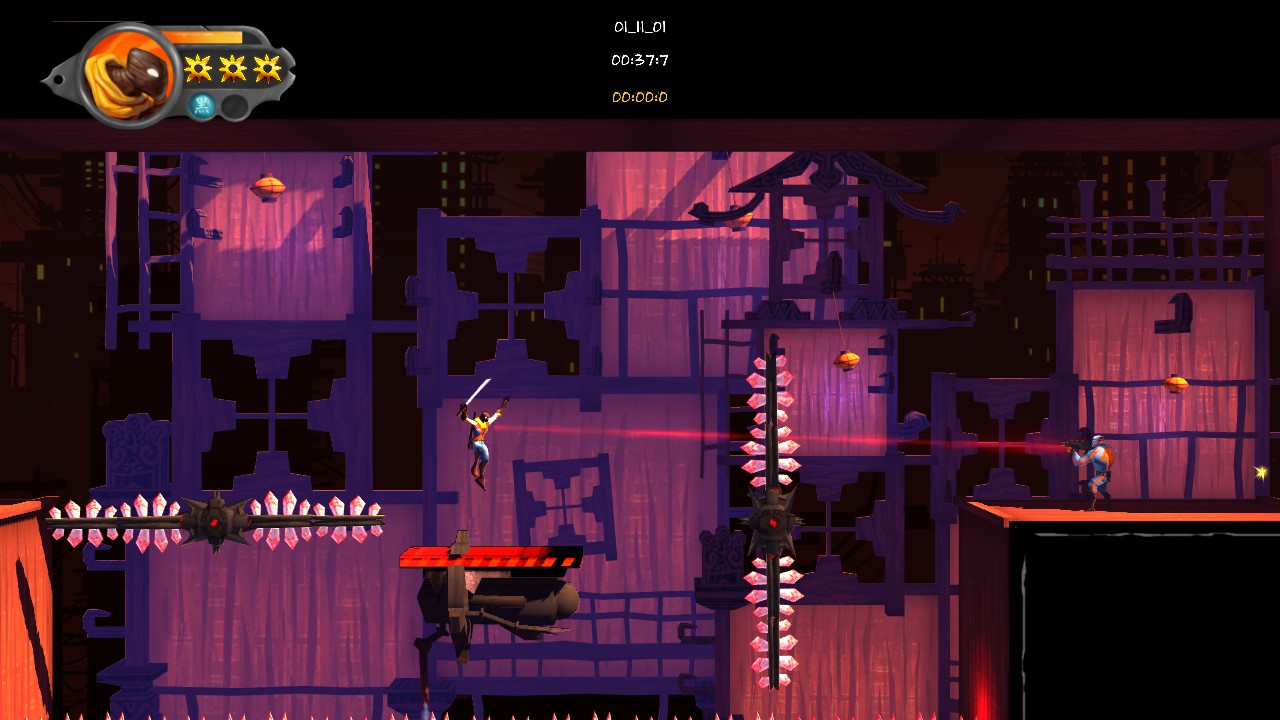The height and width of the screenshot is (720, 1280).
Task: Click the red collapsing platform below the ninja
Action: (490, 557)
